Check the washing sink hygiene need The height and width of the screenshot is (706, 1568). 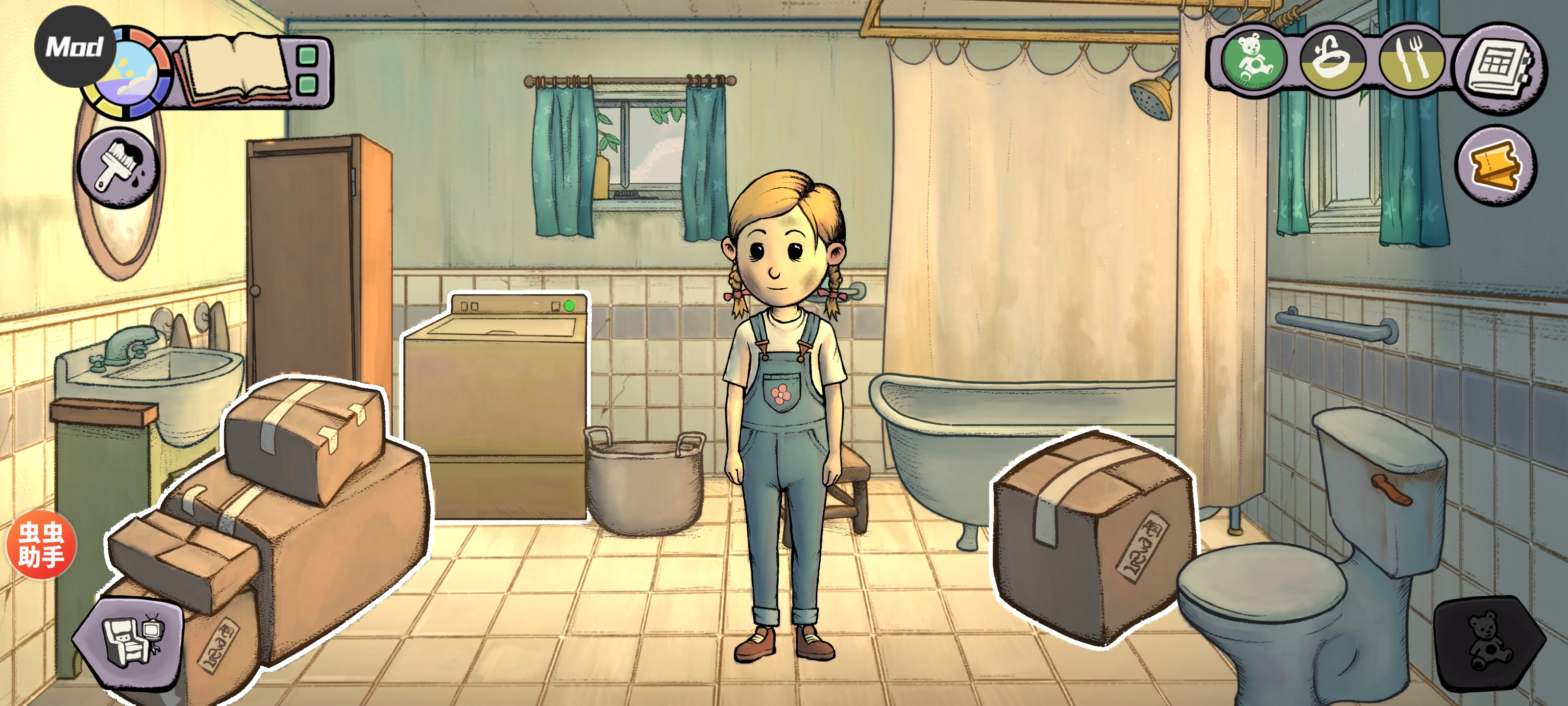(x=1331, y=60)
